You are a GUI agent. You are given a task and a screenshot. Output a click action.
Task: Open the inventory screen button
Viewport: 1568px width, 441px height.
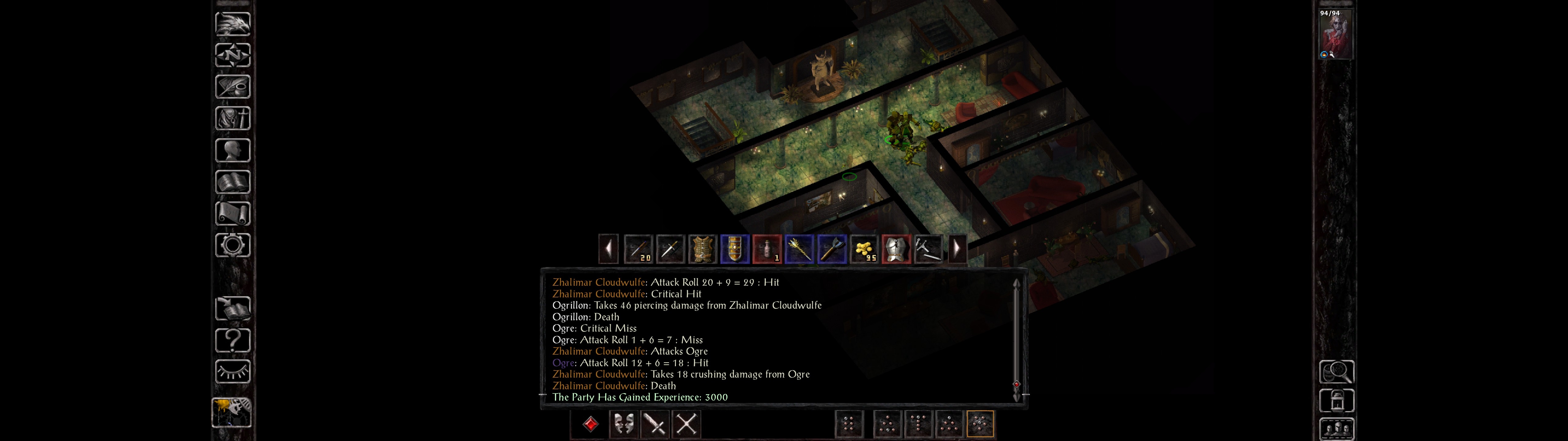pos(232,118)
